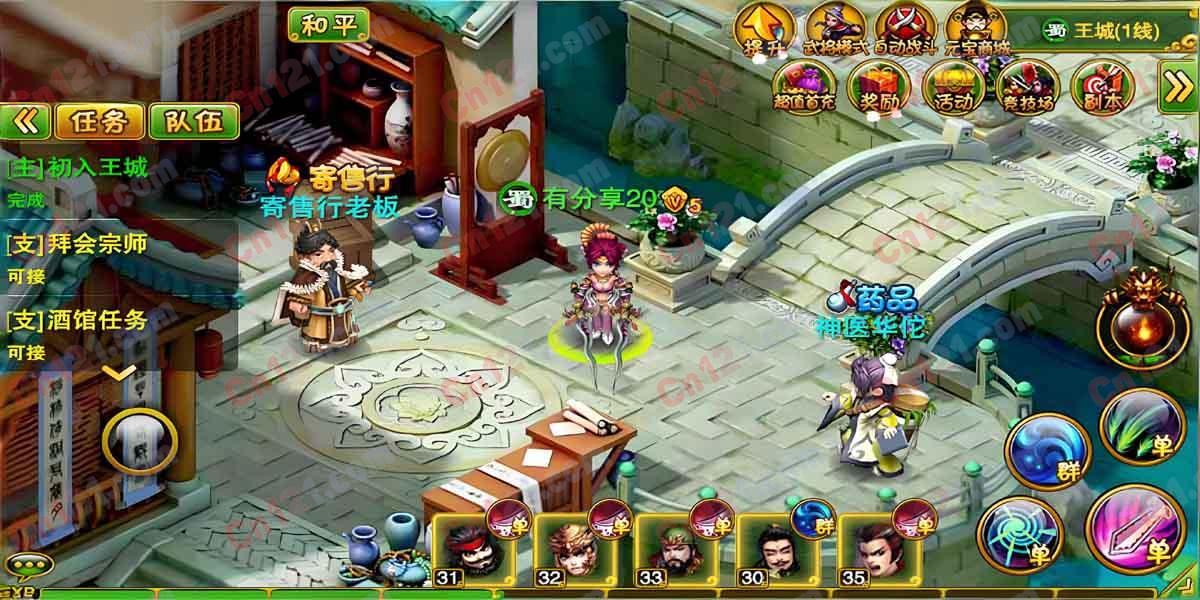Enter the 竞技场 arena
Screen dimensions: 1200x600
pos(1024,85)
